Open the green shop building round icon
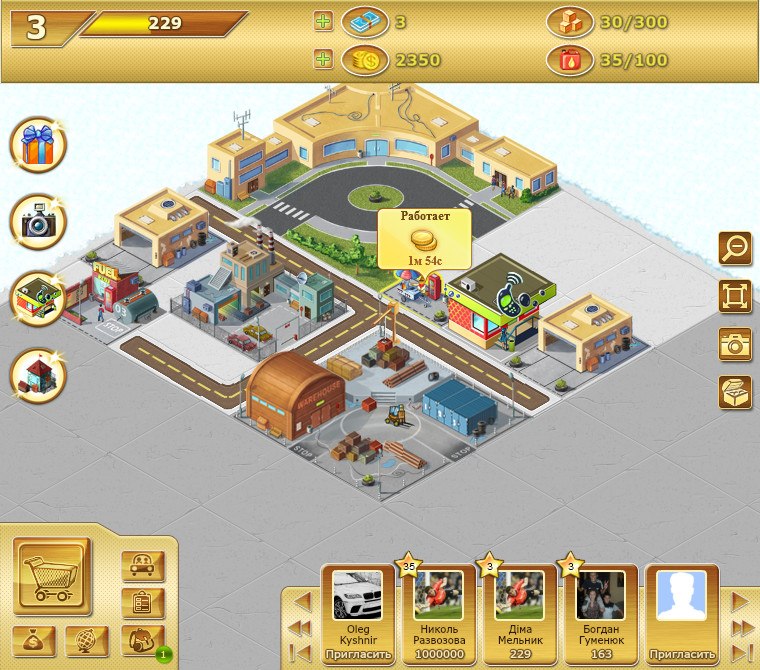760x670 pixels. [x=38, y=299]
